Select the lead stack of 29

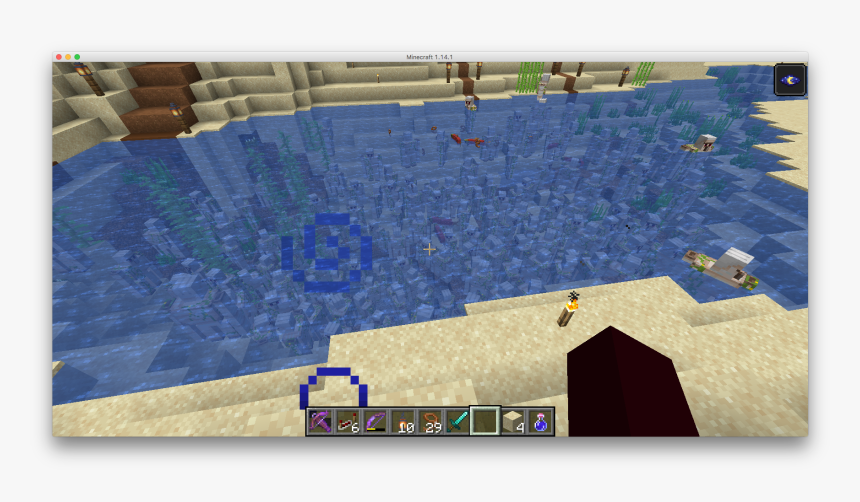tap(431, 422)
